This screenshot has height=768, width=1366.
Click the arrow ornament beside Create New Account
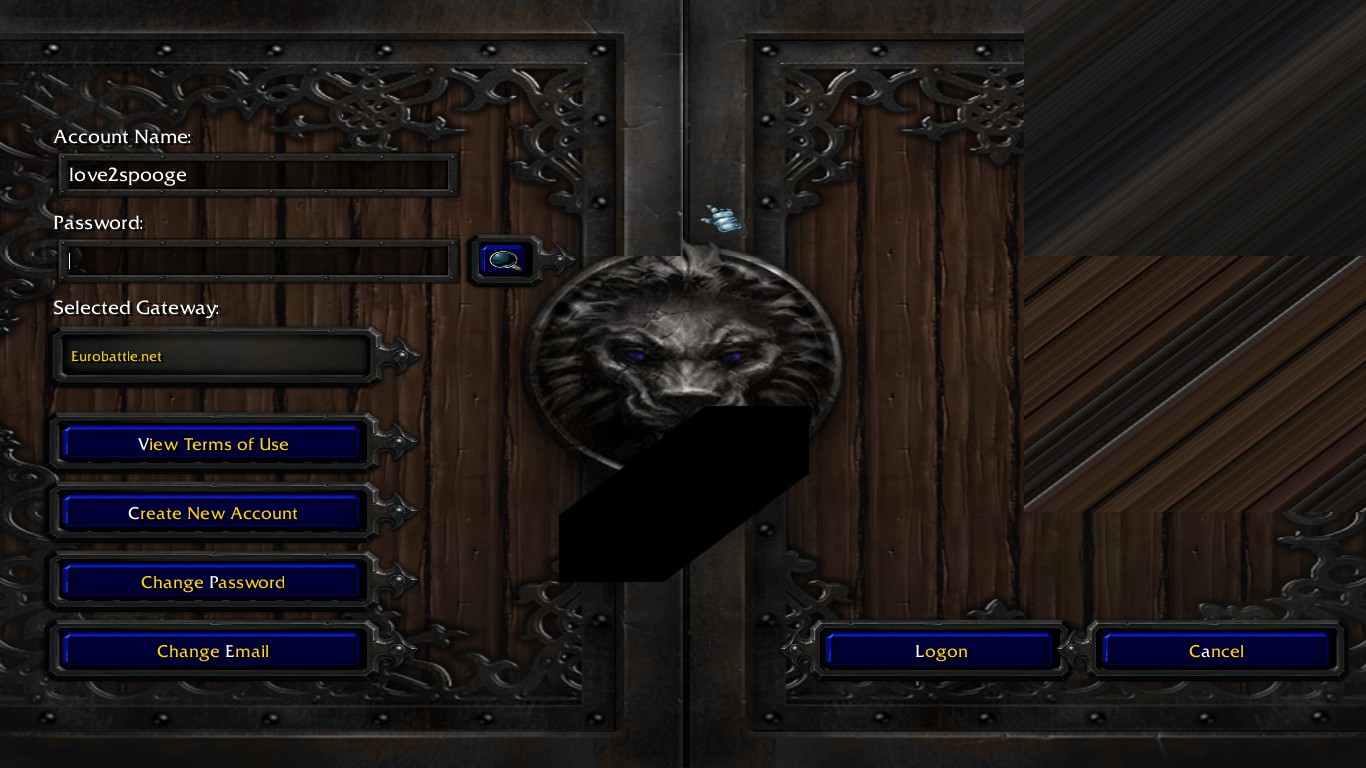coord(396,512)
